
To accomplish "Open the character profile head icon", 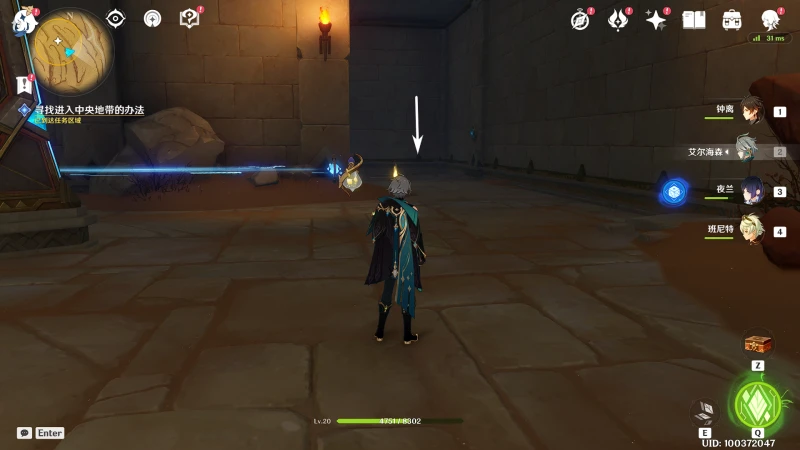I will click(770, 19).
